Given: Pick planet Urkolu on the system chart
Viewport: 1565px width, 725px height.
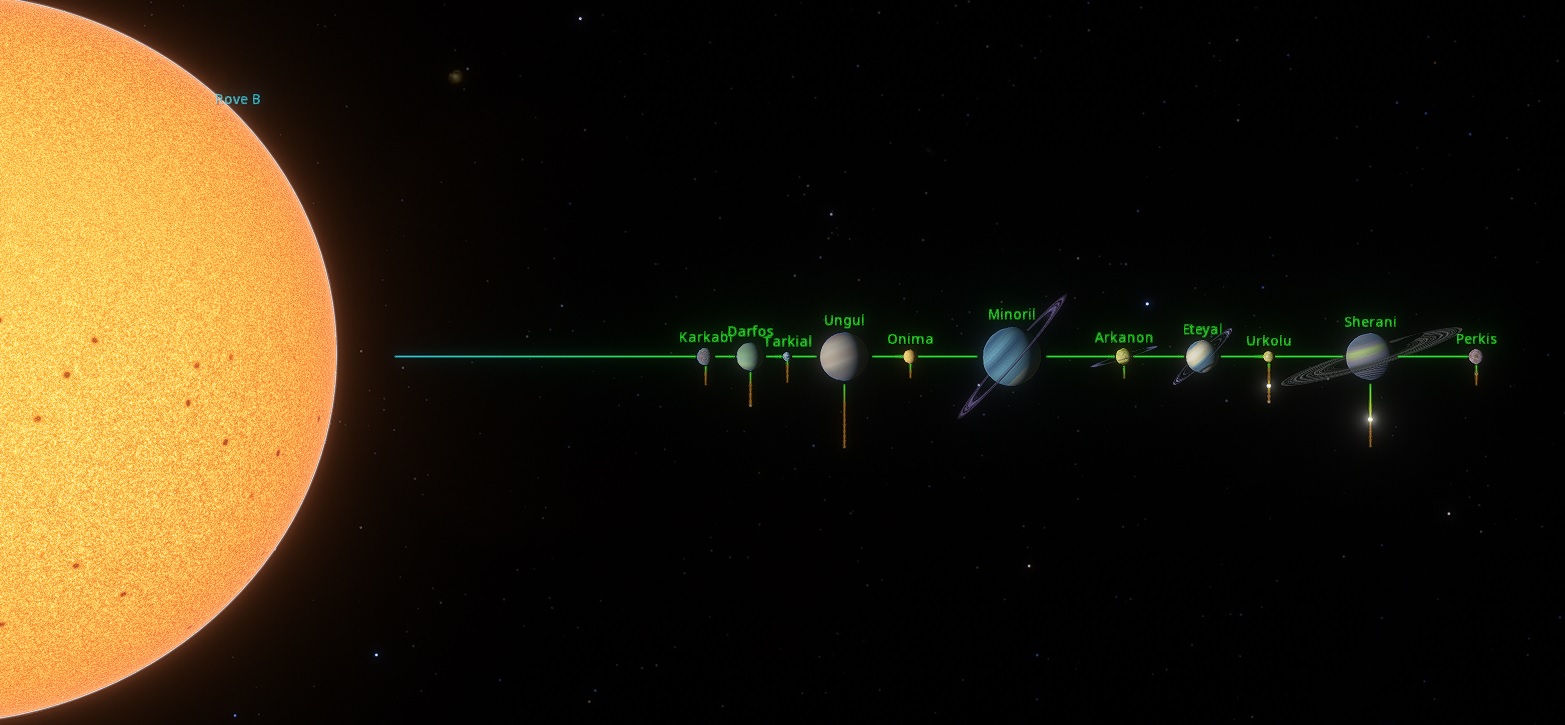Looking at the screenshot, I should tap(1268, 356).
